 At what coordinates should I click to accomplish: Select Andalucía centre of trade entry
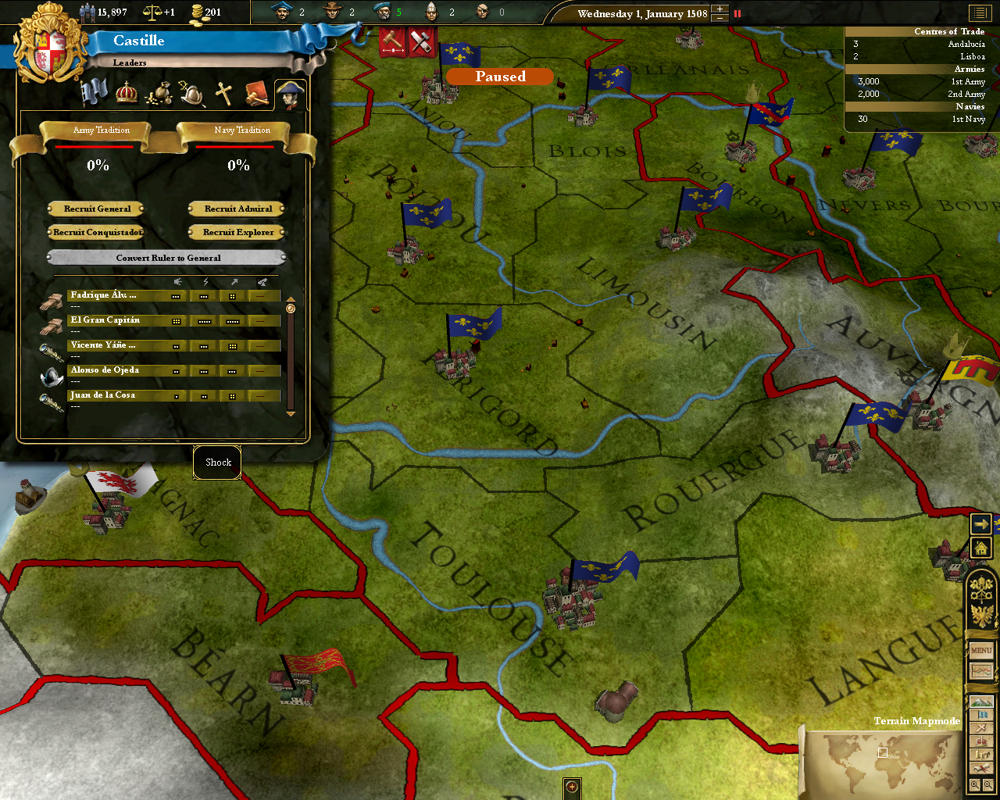click(x=920, y=44)
